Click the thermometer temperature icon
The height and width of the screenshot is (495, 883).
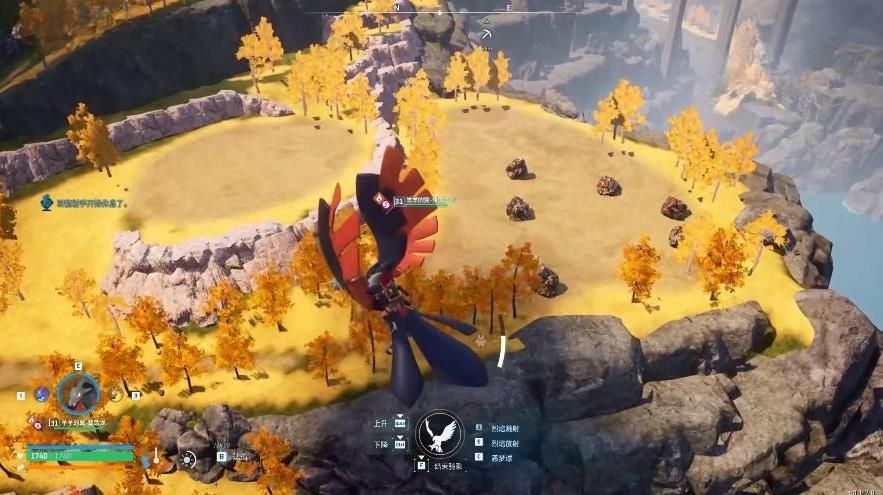(x=157, y=457)
